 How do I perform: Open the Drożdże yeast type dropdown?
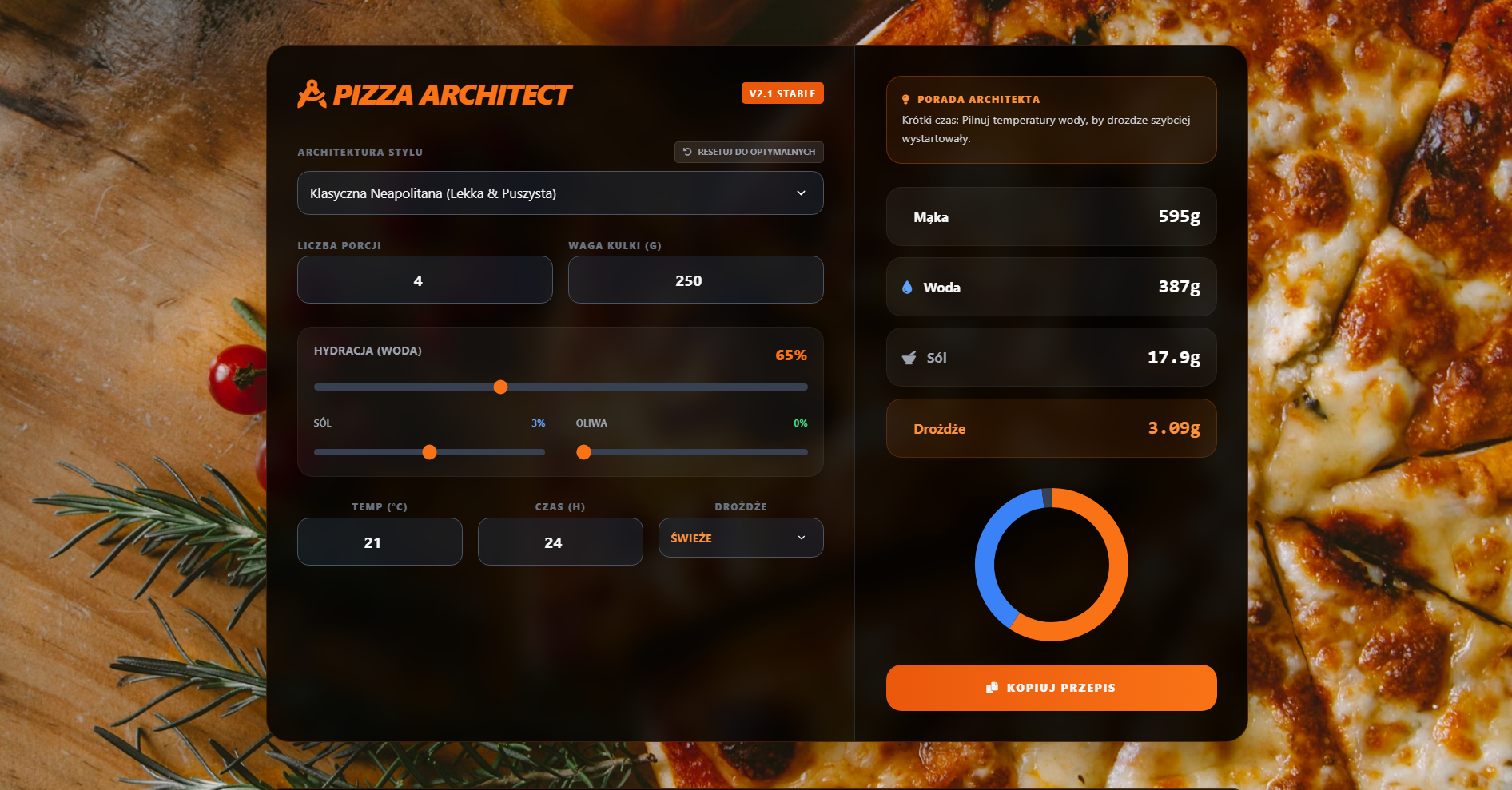[740, 538]
